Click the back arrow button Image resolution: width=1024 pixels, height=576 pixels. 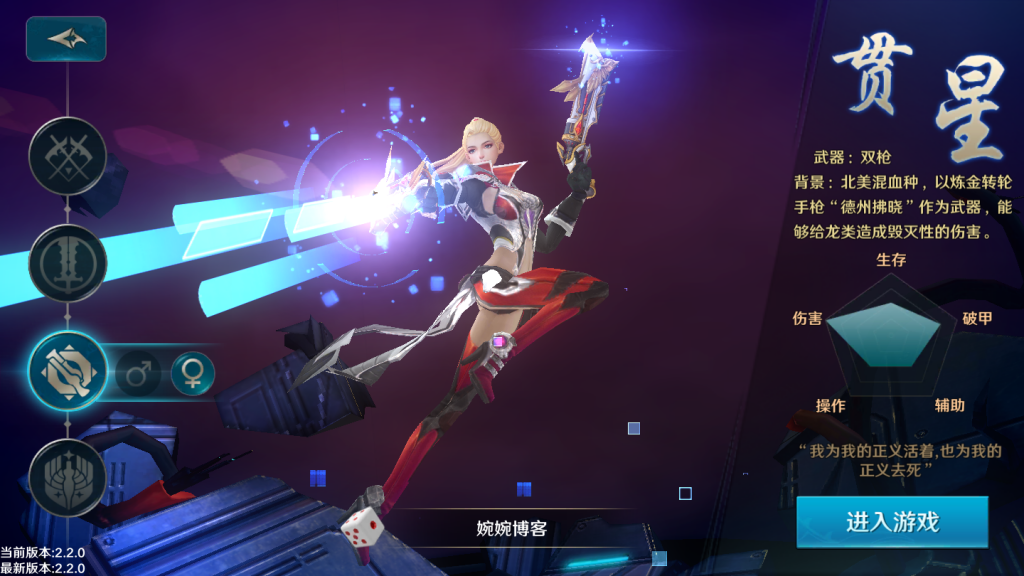pos(66,39)
